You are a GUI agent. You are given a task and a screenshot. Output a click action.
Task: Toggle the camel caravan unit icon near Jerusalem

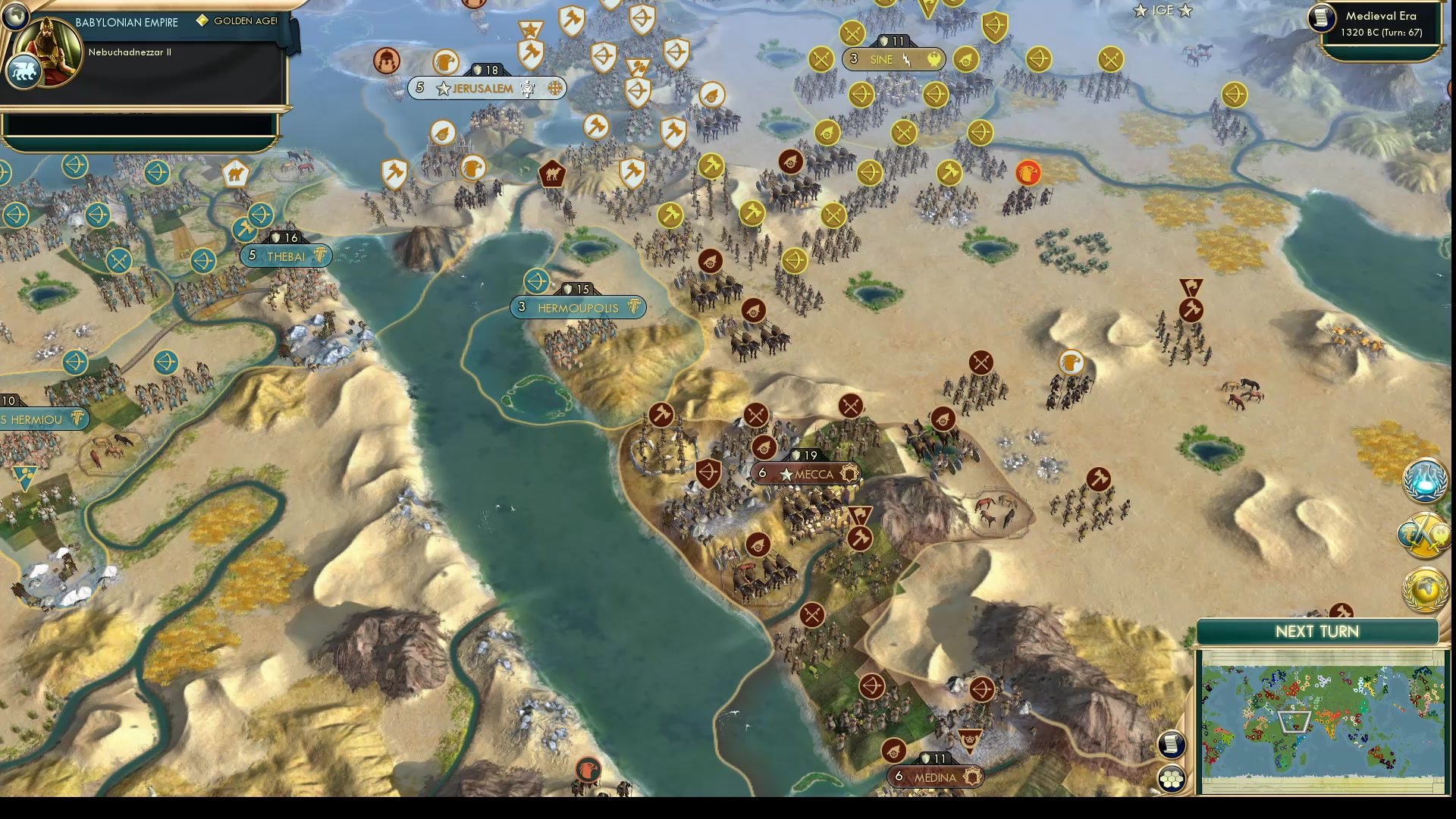[x=552, y=174]
